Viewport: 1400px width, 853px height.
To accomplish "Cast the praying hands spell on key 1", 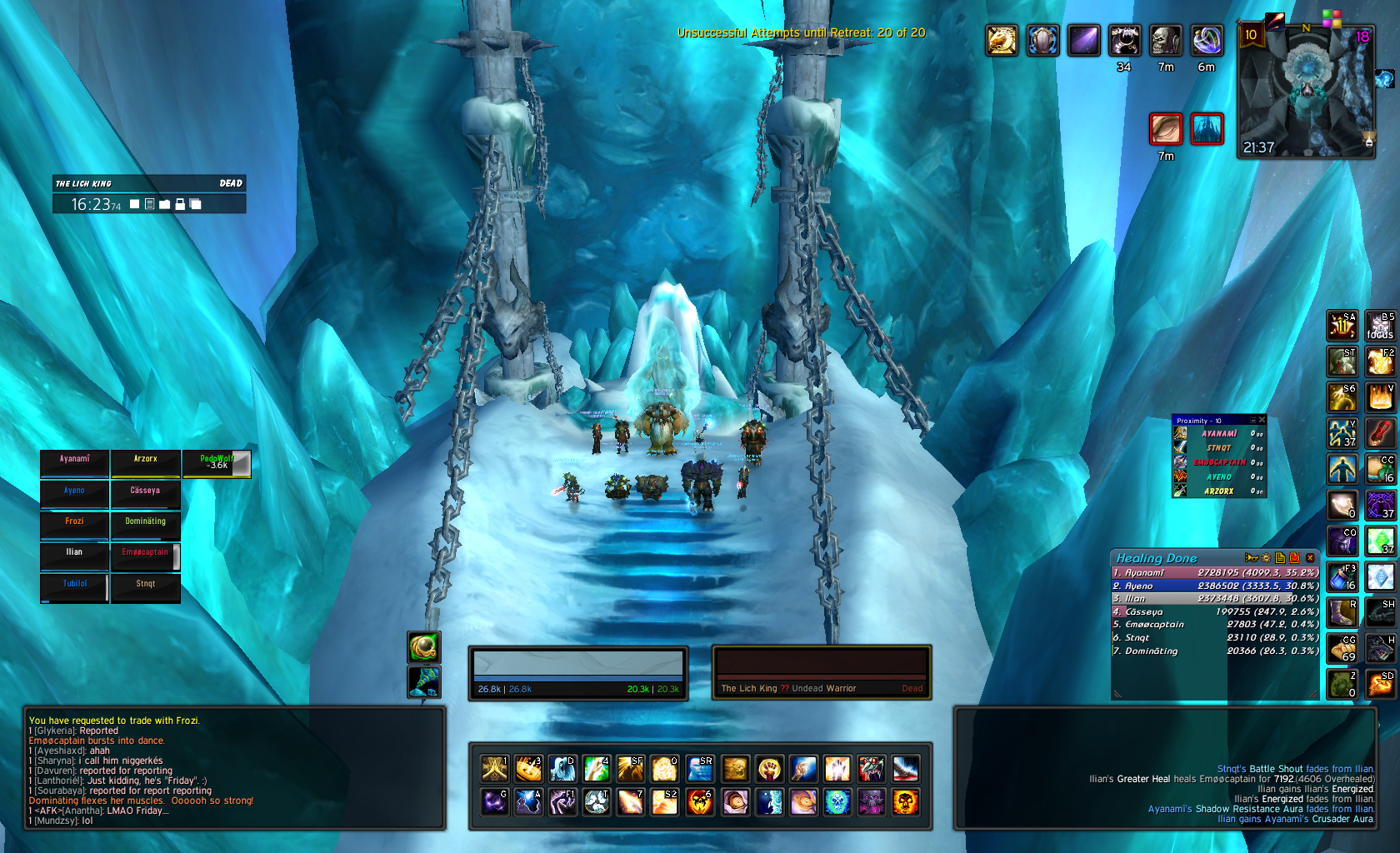I will pos(495,768).
